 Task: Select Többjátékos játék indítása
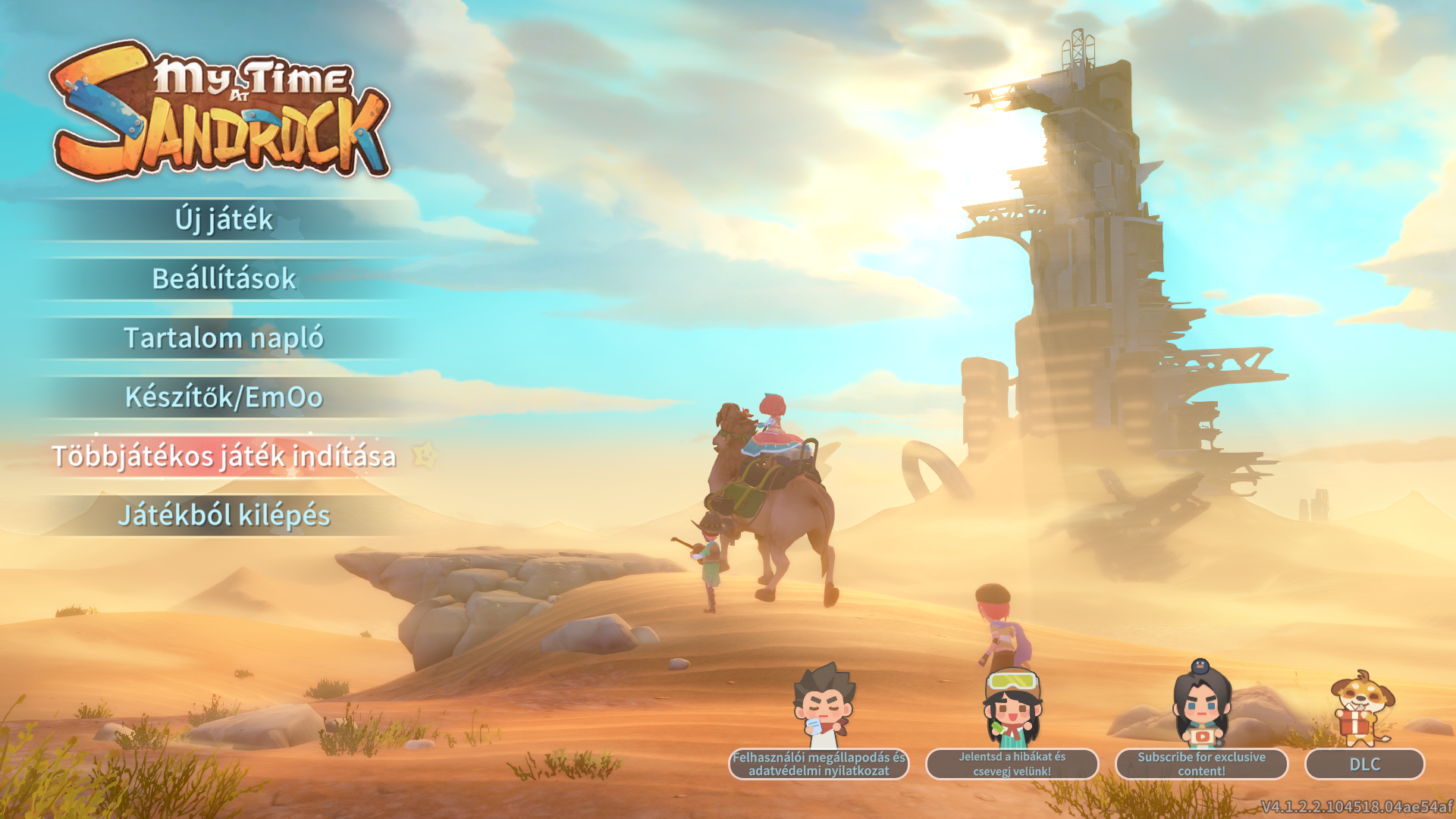(x=224, y=457)
